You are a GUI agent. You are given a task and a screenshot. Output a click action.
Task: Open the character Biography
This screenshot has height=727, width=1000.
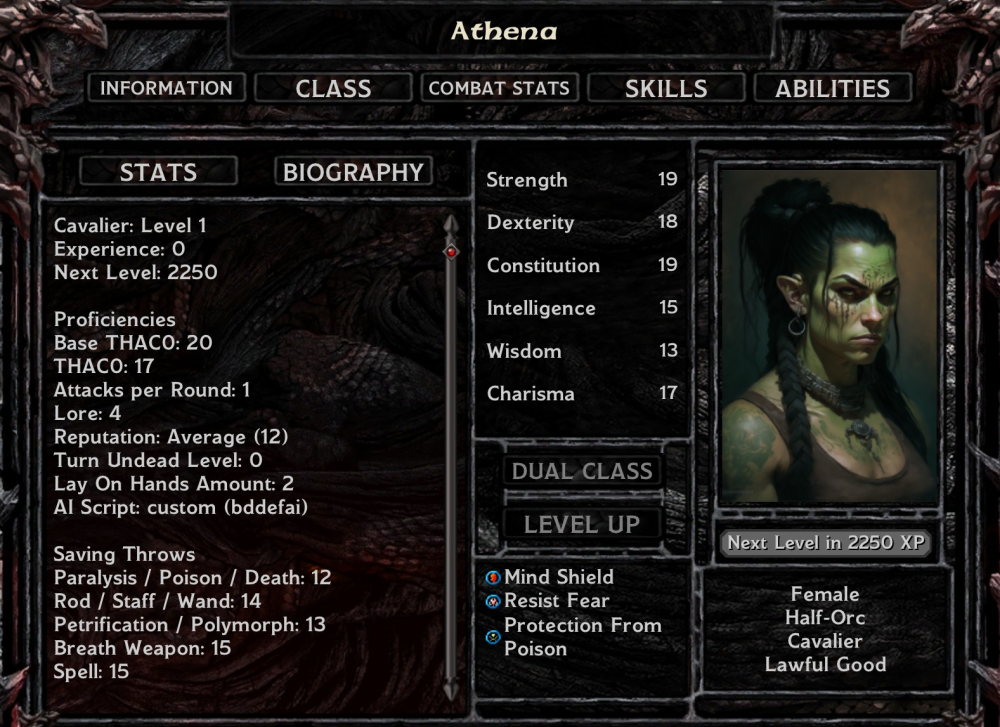click(353, 172)
